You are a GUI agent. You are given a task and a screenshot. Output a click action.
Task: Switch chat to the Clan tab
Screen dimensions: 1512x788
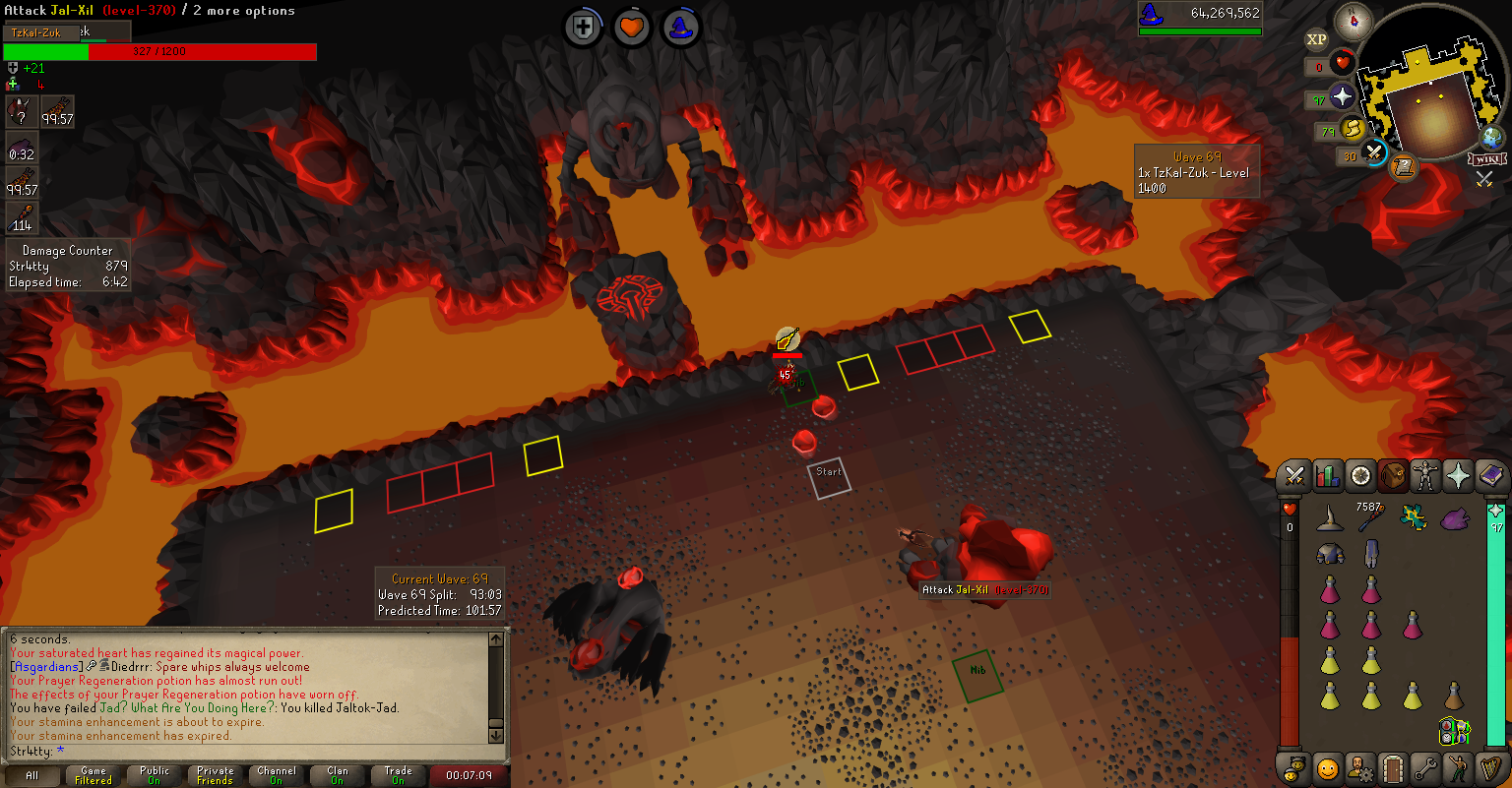click(338, 775)
